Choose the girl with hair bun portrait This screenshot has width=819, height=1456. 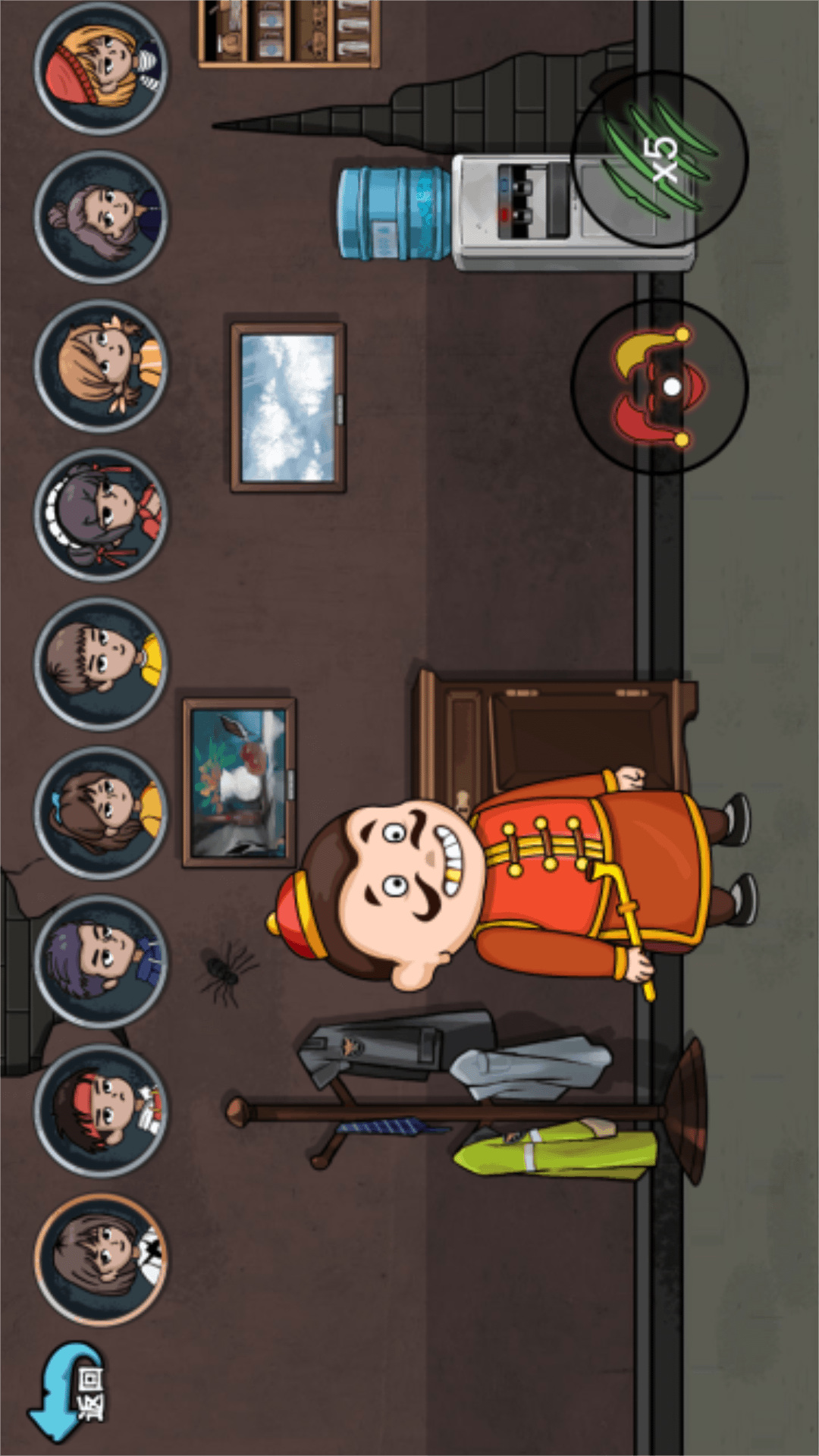point(101,217)
